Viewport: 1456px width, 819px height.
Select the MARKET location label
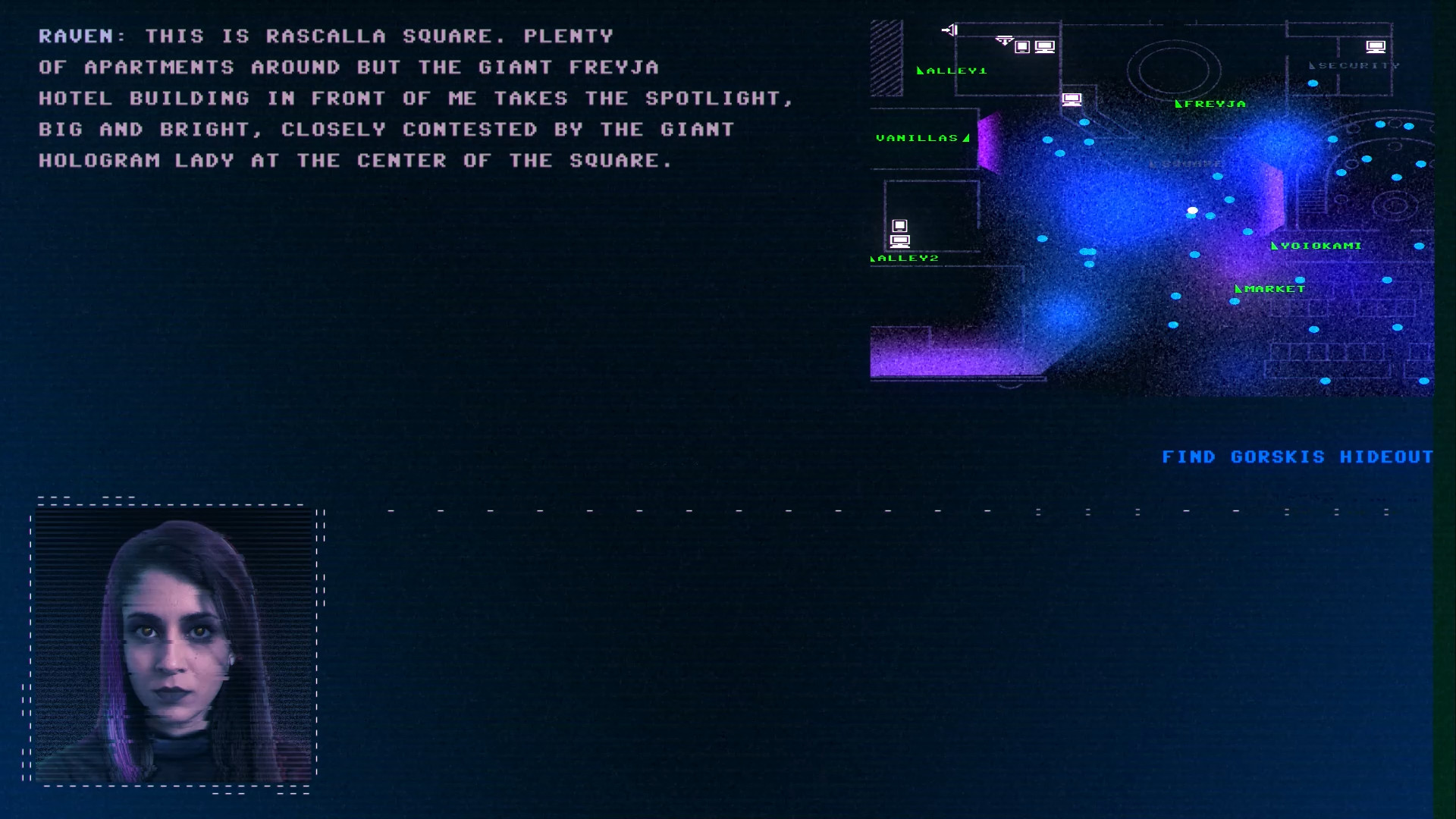click(x=1275, y=289)
